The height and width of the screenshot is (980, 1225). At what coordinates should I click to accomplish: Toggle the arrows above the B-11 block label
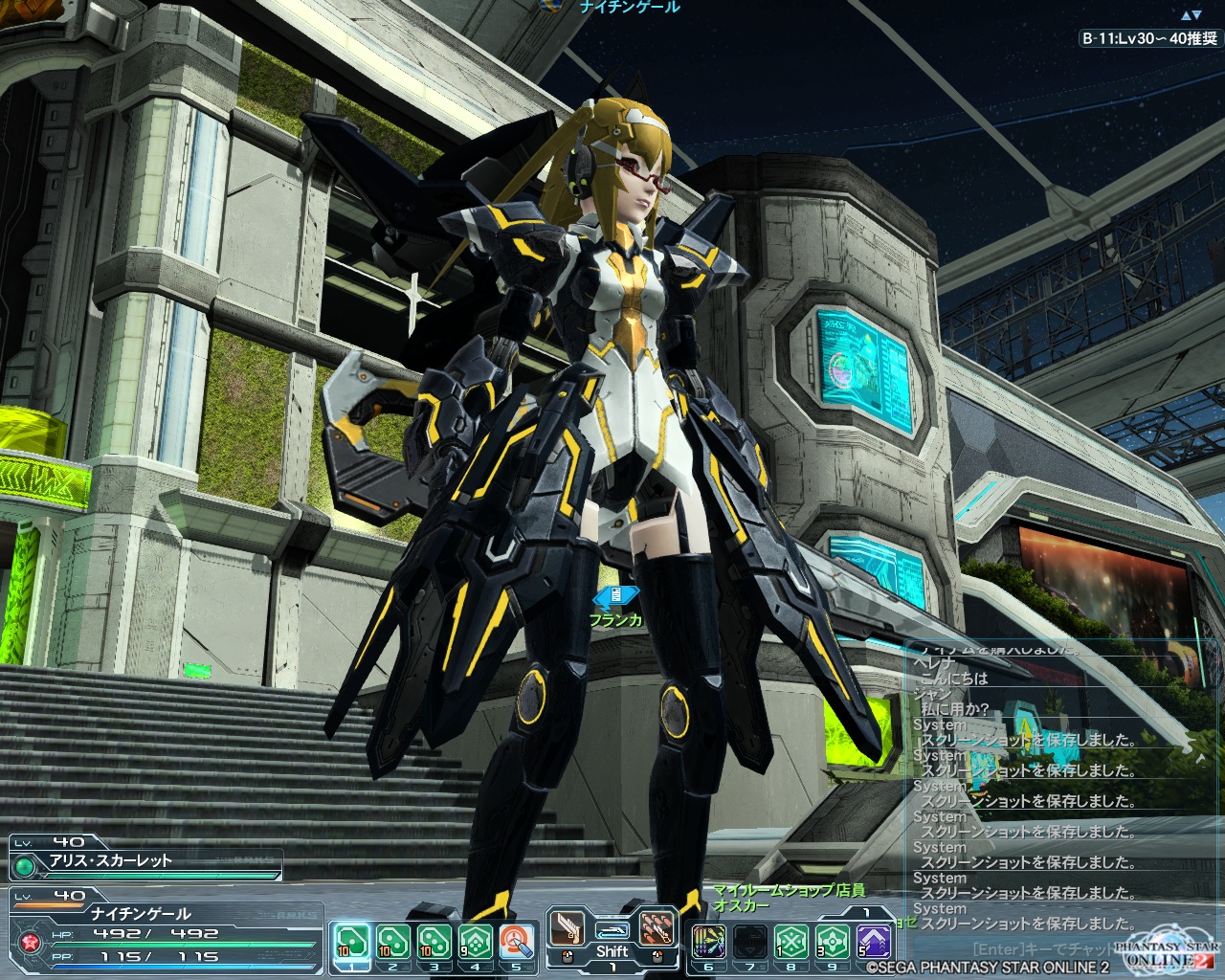coord(1192,15)
